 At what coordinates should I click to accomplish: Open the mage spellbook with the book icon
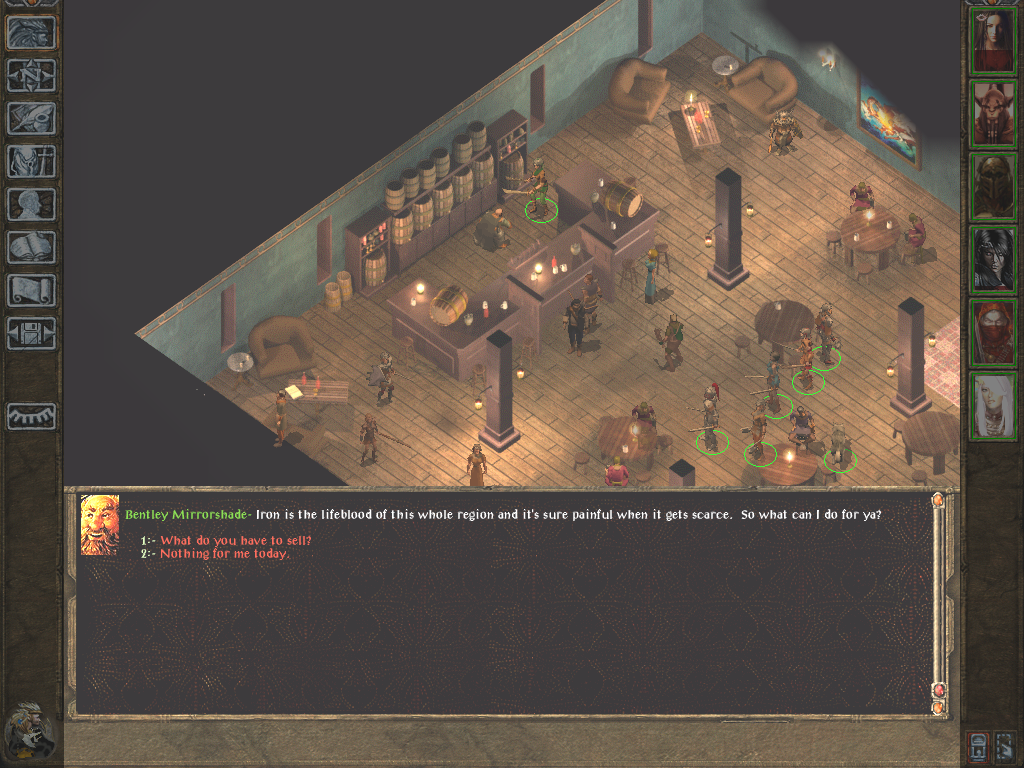click(31, 247)
